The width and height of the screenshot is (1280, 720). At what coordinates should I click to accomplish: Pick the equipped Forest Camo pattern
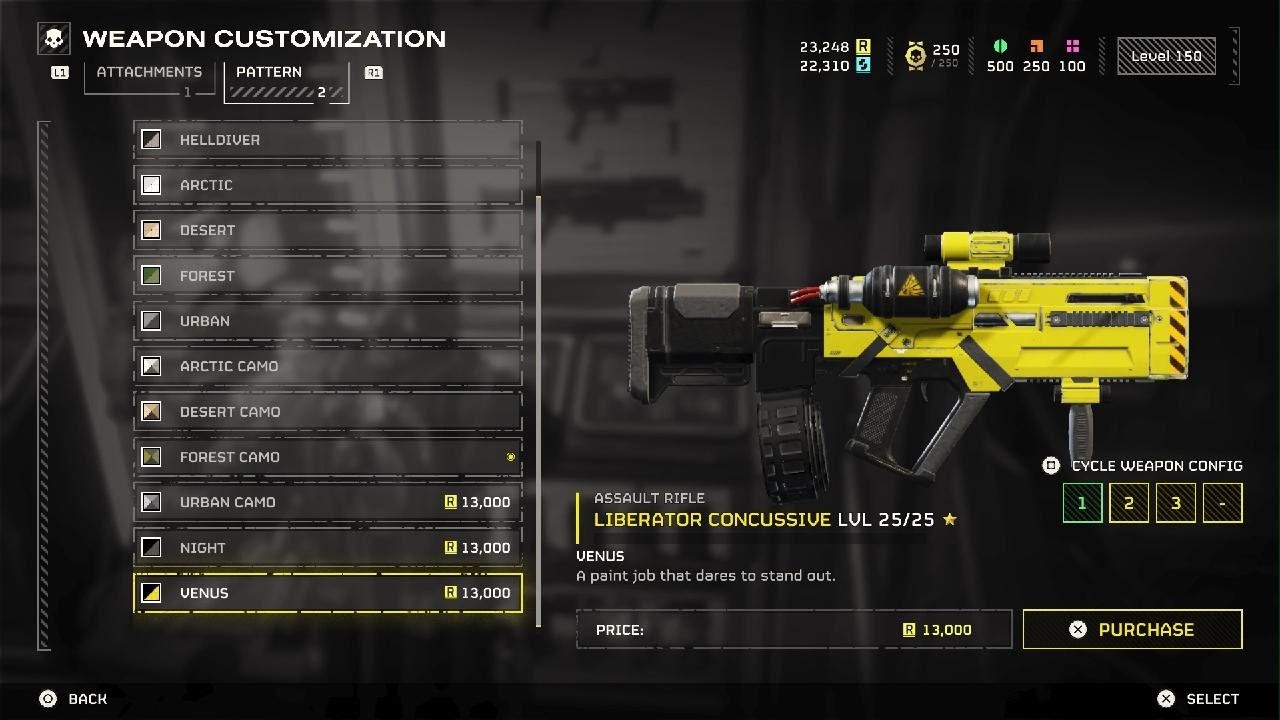coord(328,457)
